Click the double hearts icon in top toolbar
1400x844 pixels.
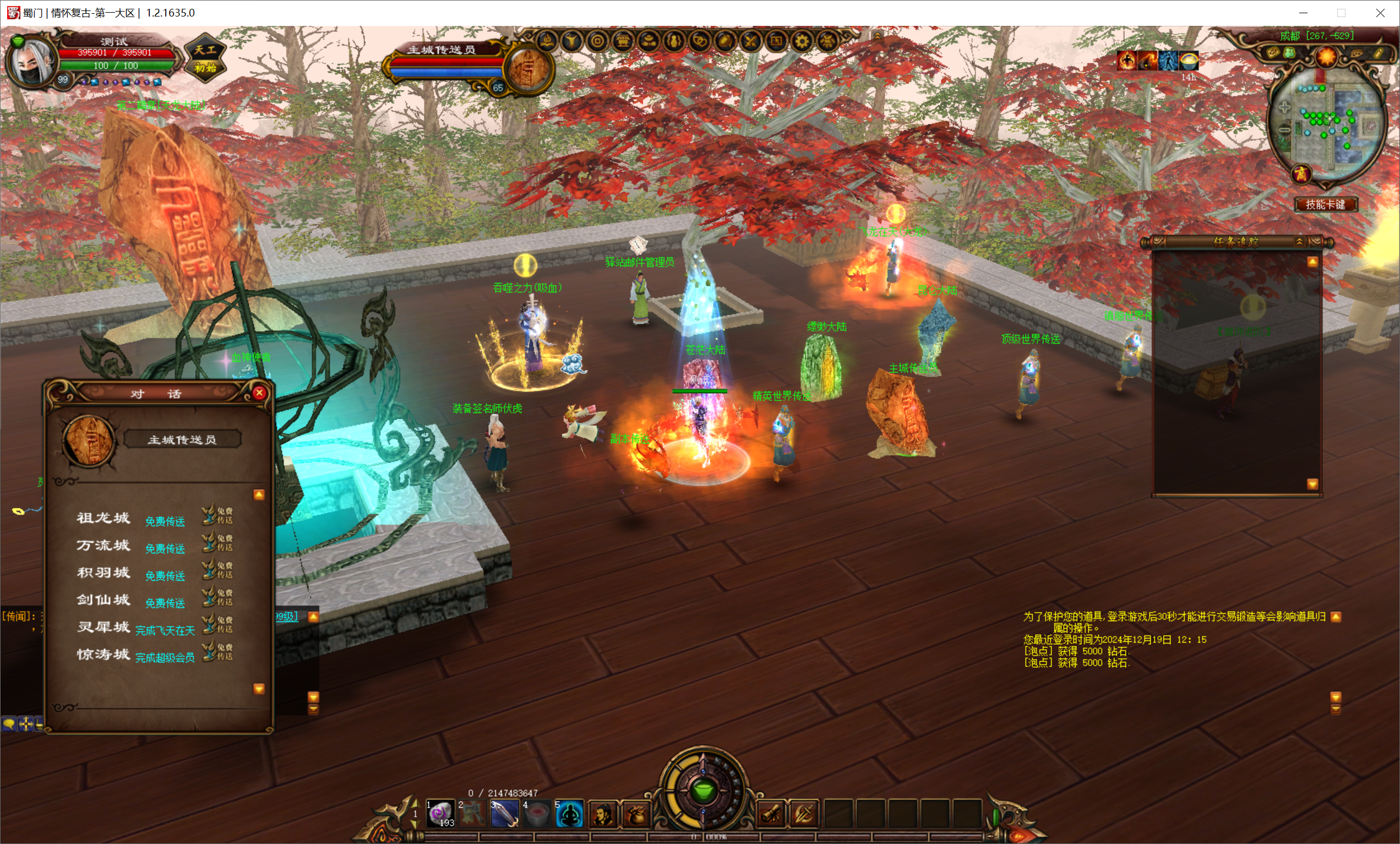pyautogui.click(x=700, y=41)
